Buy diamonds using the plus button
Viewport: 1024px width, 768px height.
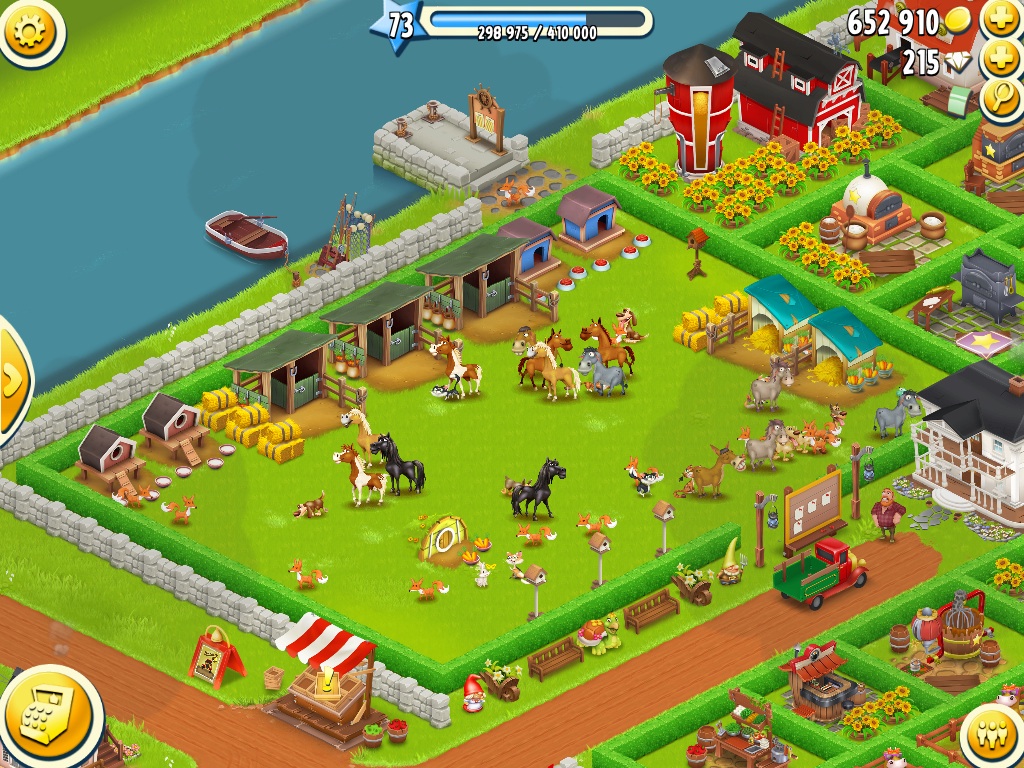tap(999, 59)
